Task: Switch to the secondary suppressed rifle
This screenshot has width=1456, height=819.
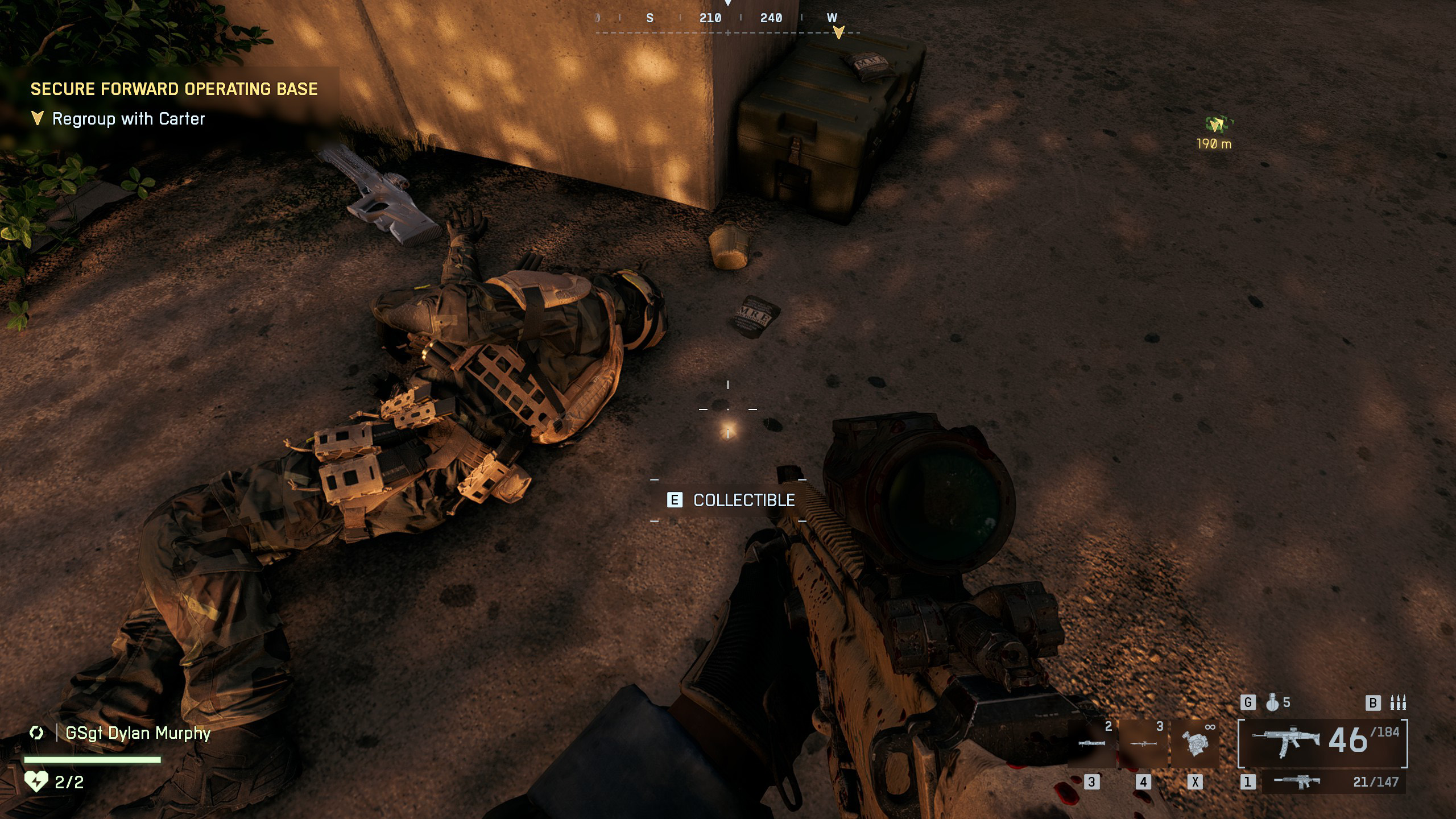Action: click(x=1298, y=781)
